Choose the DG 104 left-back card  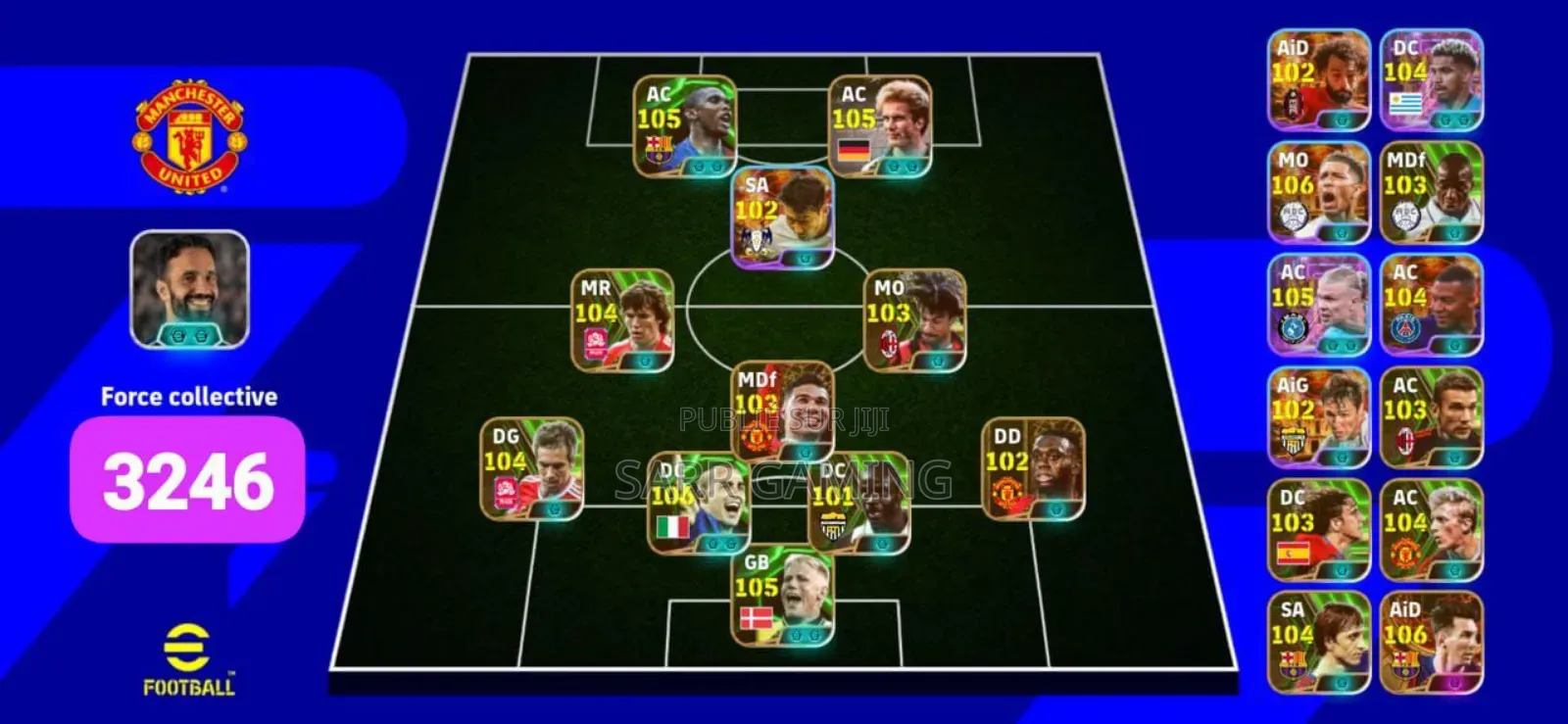click(531, 468)
